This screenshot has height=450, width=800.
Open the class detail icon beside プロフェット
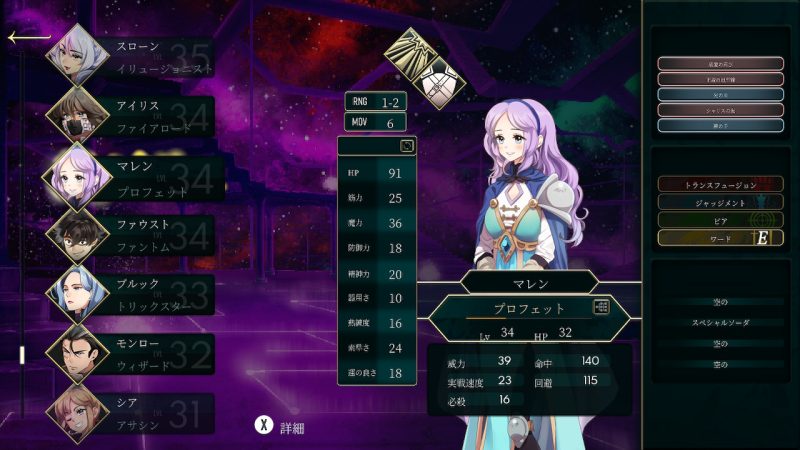pyautogui.click(x=601, y=308)
